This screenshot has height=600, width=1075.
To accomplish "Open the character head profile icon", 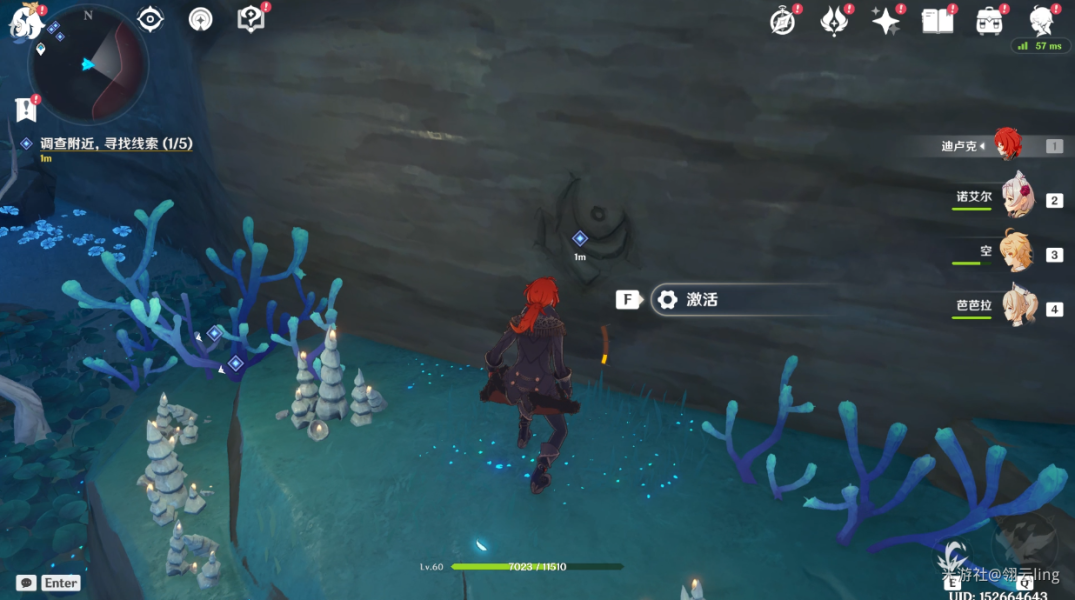I will (x=1042, y=21).
